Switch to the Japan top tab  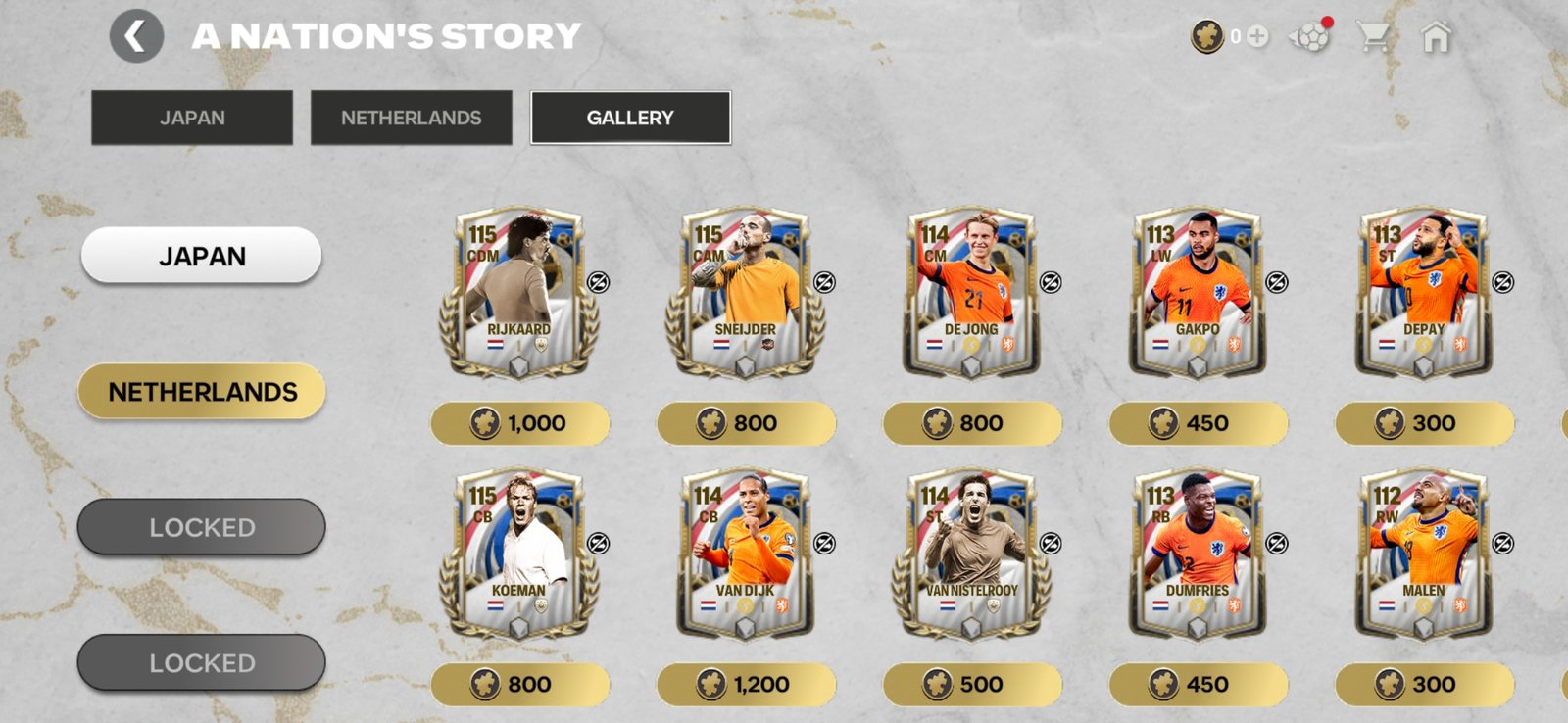point(192,118)
